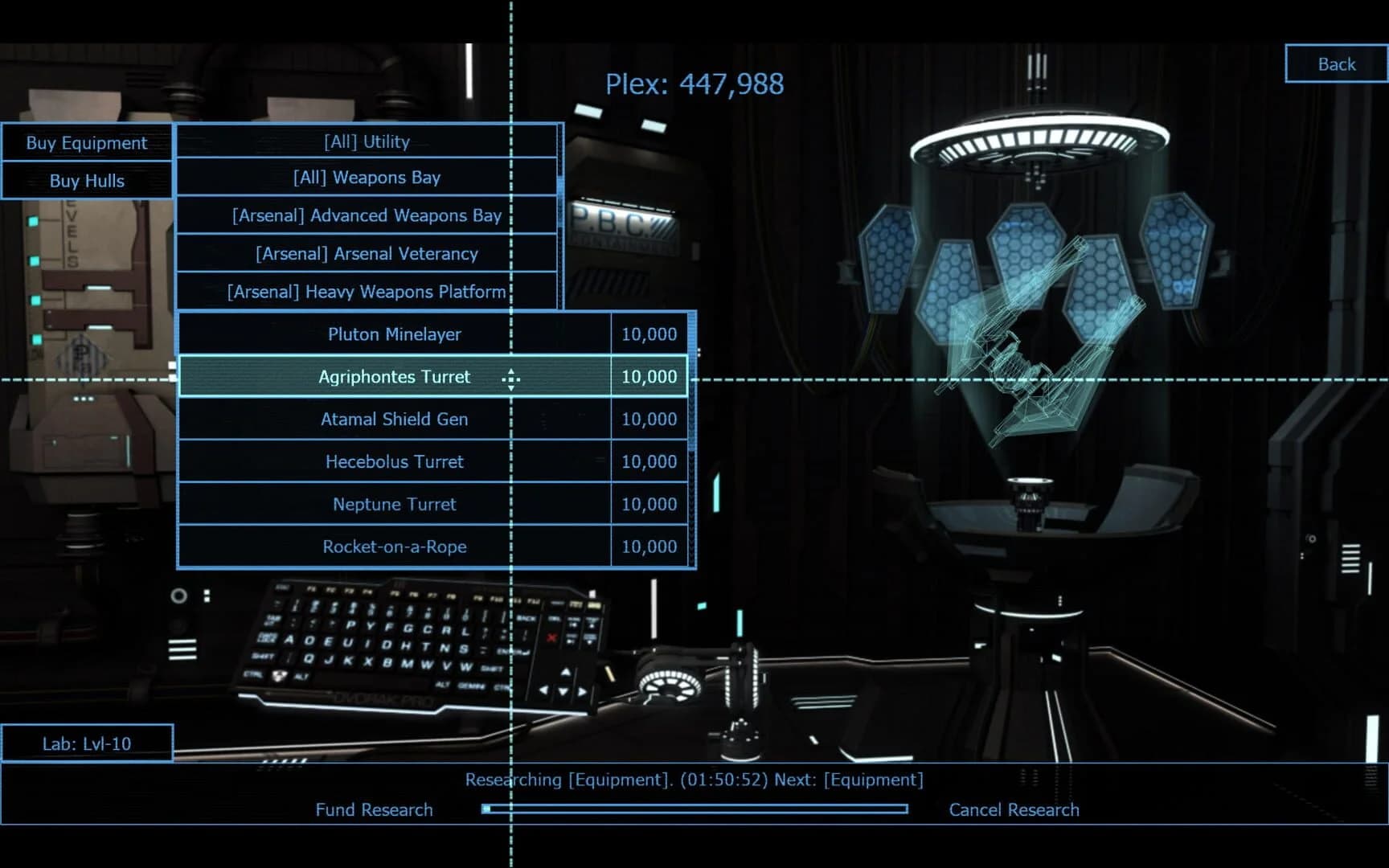Open the [All] Utility category
Screen dimensions: 1389x868
366,141
